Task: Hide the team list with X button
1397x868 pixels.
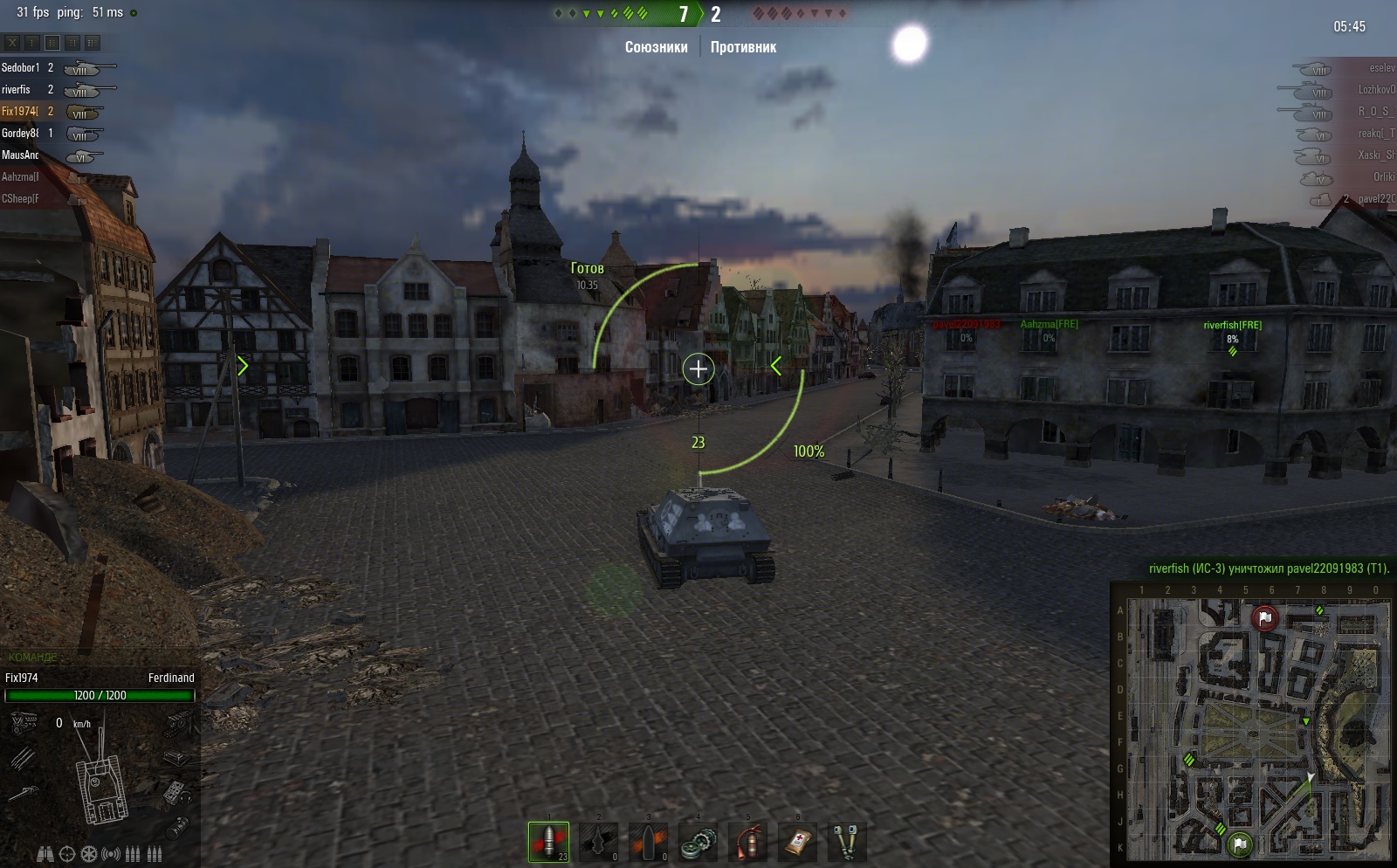Action: pos(12,42)
